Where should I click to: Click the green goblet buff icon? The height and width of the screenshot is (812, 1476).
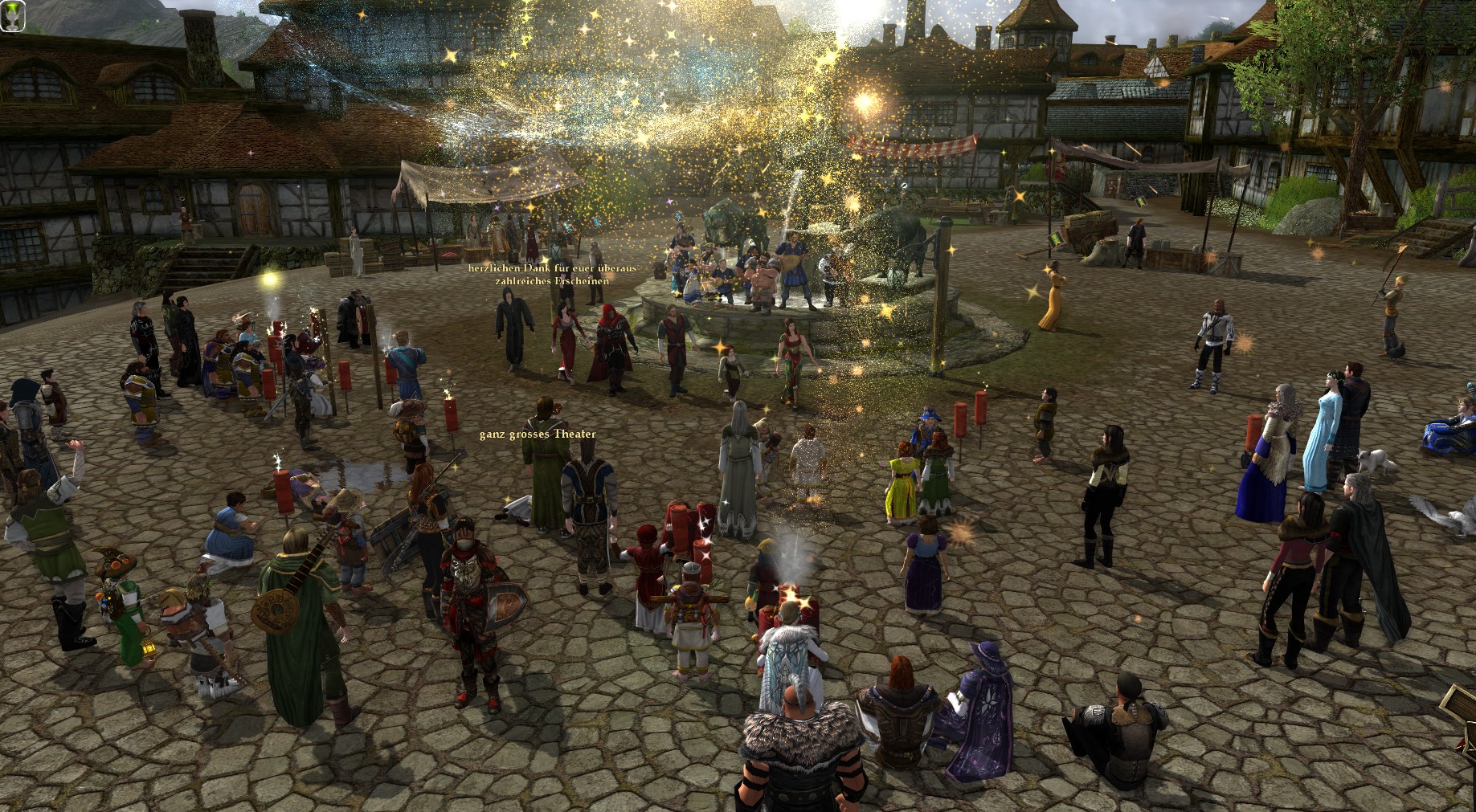[12, 18]
